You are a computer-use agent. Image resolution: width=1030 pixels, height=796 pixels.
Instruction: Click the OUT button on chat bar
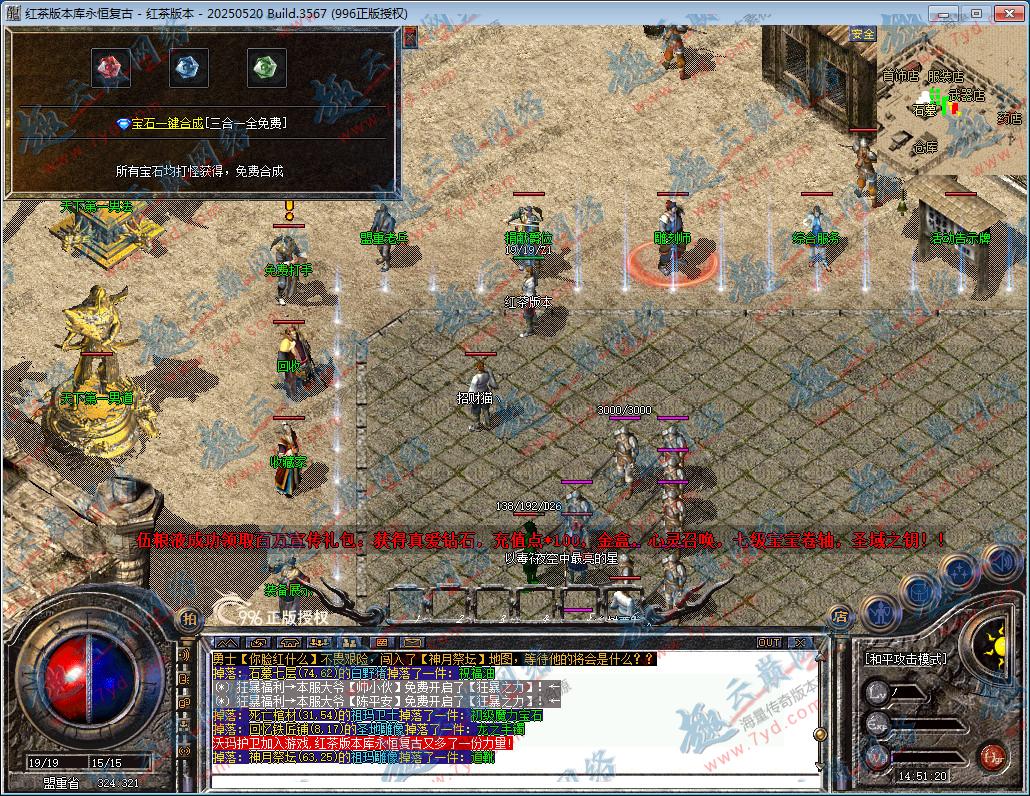pos(768,642)
